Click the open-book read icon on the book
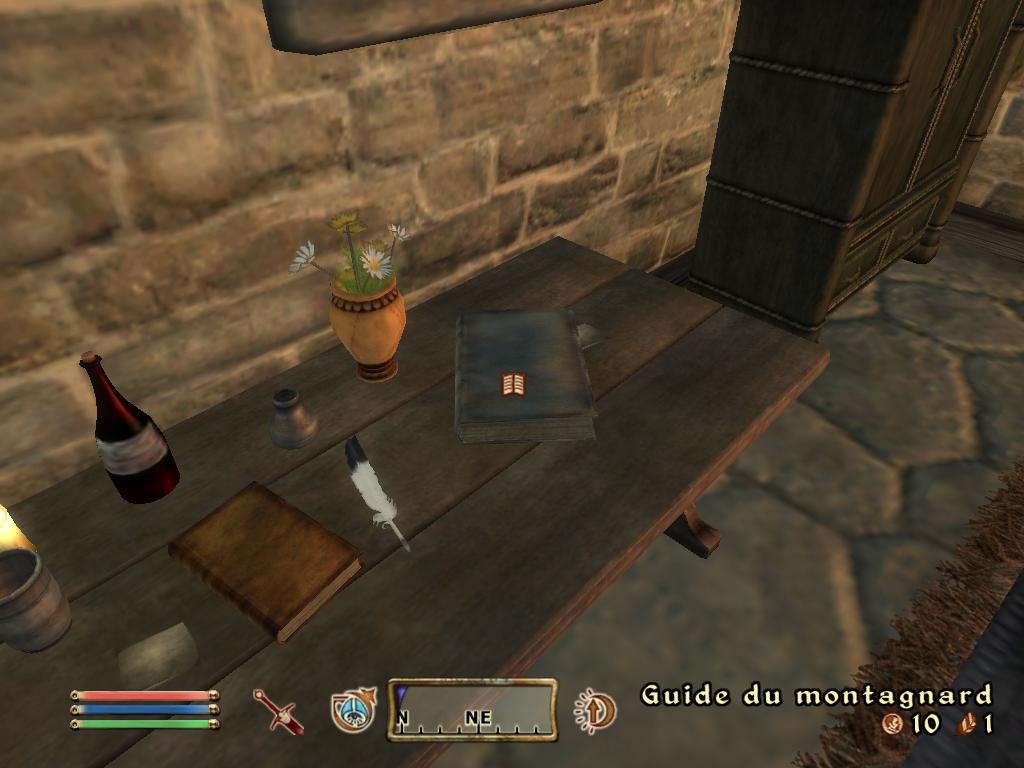1024x768 pixels. click(x=513, y=384)
